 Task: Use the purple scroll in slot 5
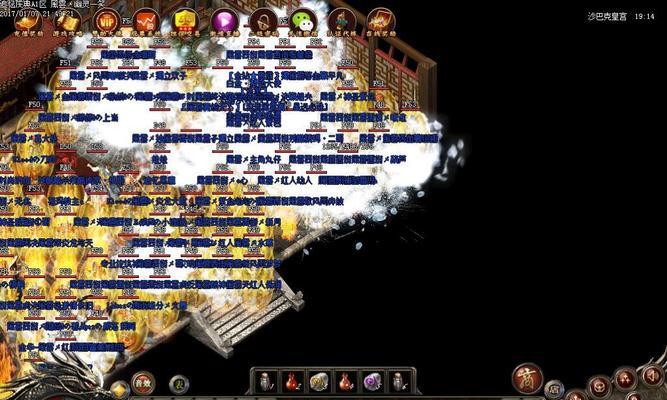coord(372,381)
